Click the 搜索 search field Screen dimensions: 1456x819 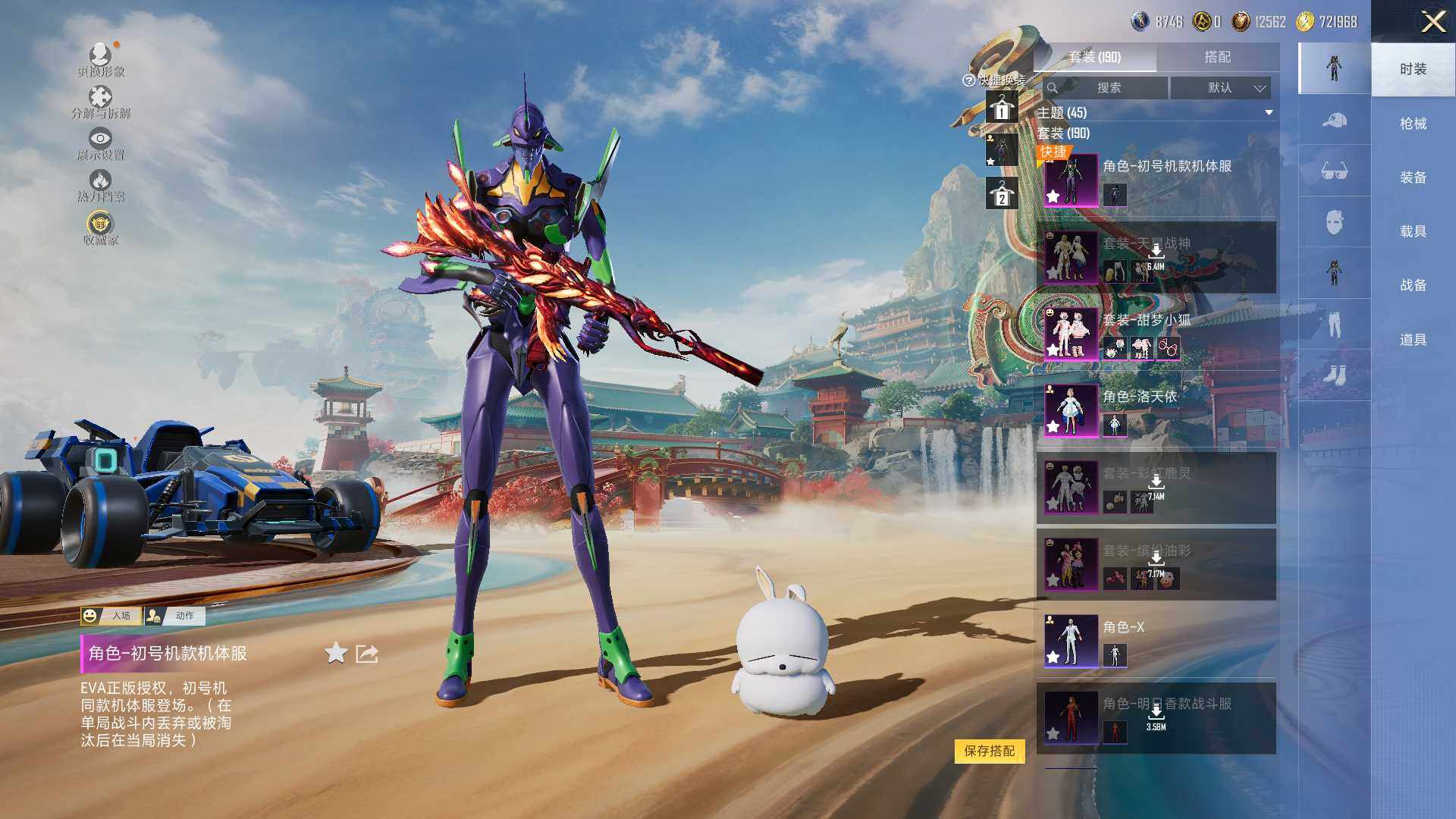click(x=1106, y=88)
